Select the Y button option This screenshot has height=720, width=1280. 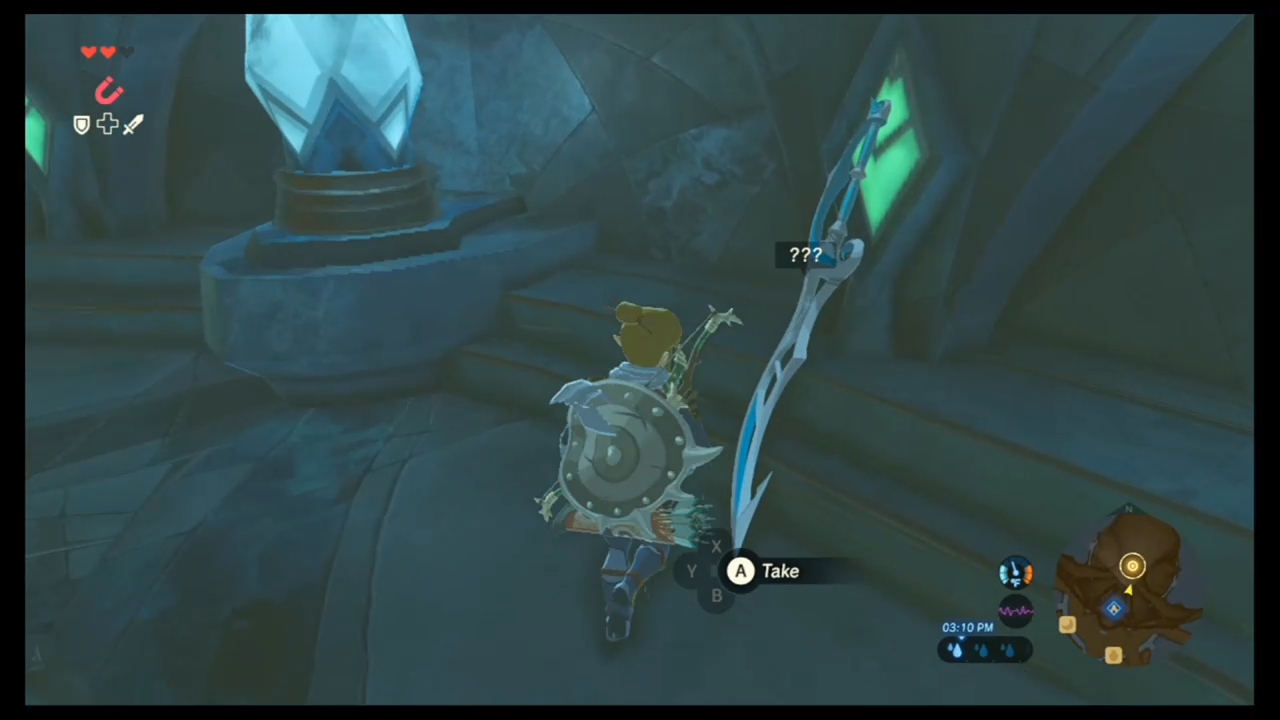coord(691,571)
